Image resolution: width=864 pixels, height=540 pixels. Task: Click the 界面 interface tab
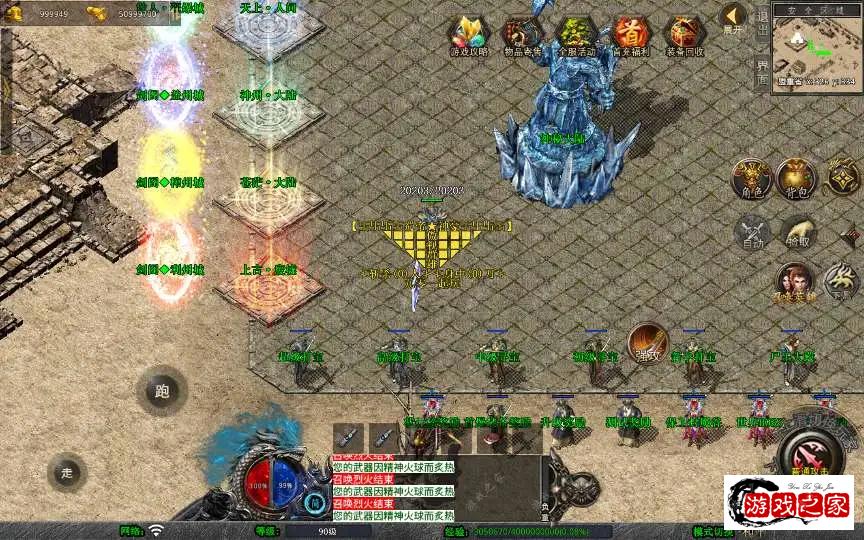pos(762,71)
